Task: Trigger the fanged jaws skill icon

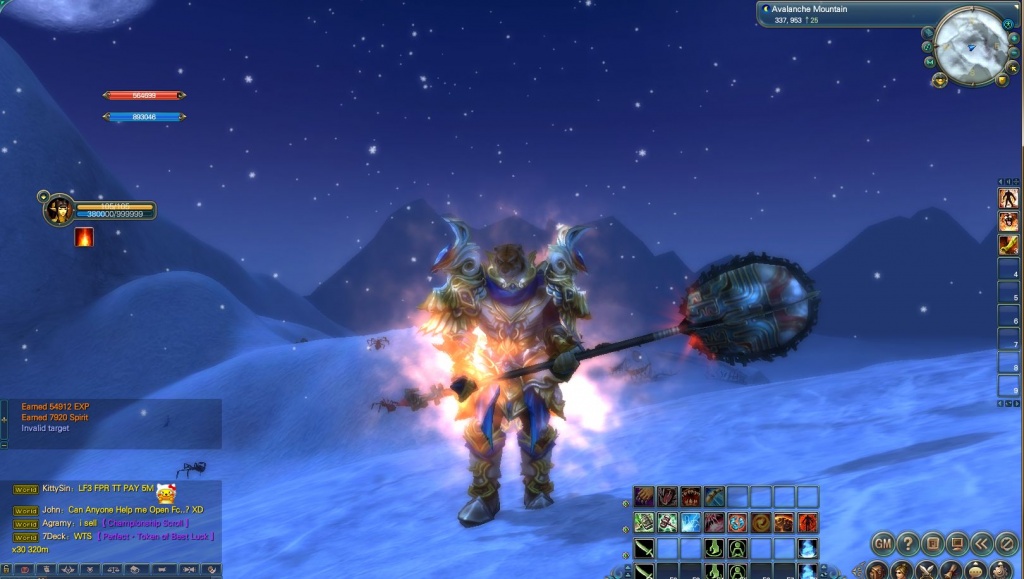Action: click(690, 496)
